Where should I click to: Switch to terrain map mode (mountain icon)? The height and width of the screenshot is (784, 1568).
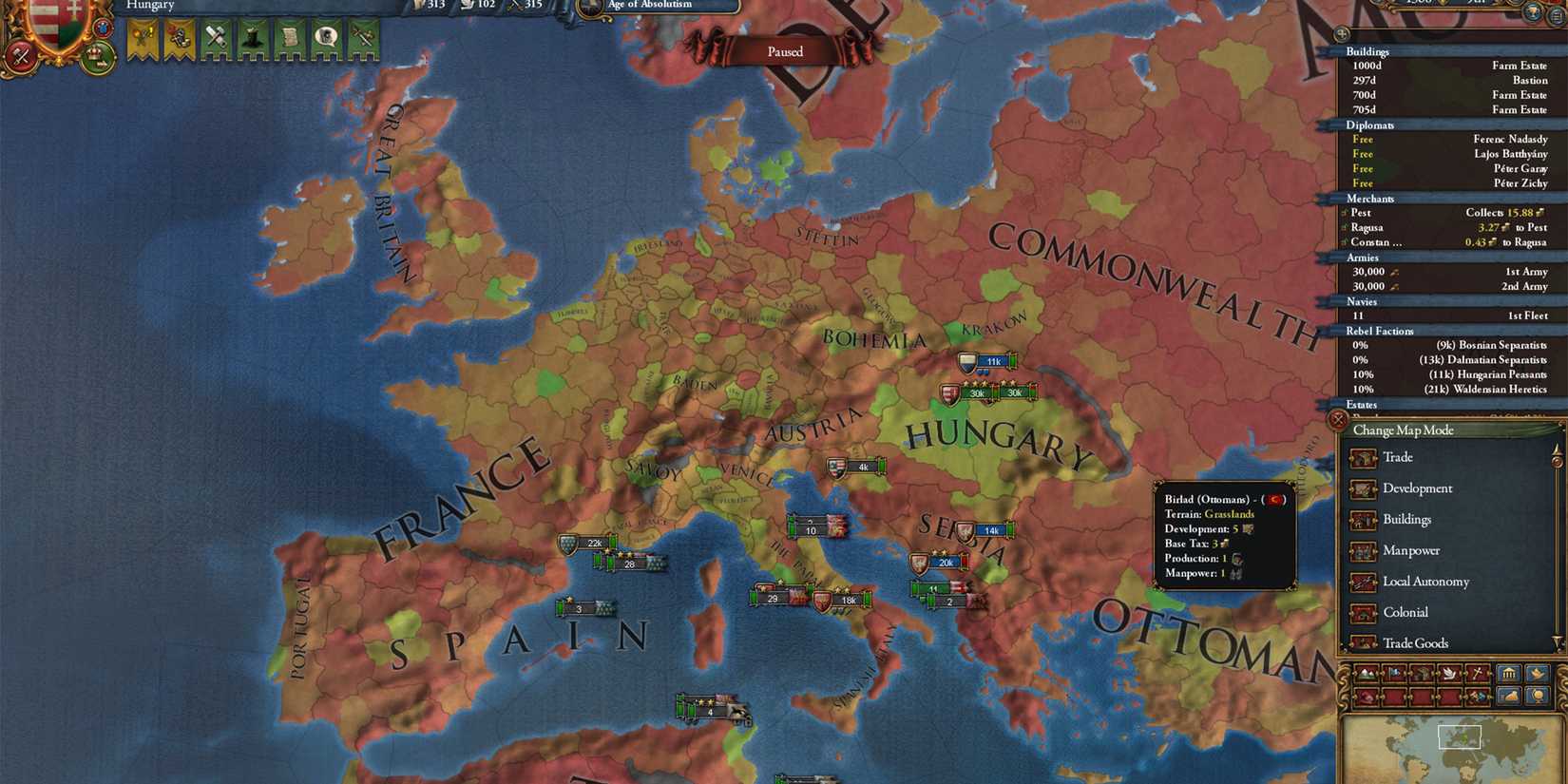coord(1367,674)
